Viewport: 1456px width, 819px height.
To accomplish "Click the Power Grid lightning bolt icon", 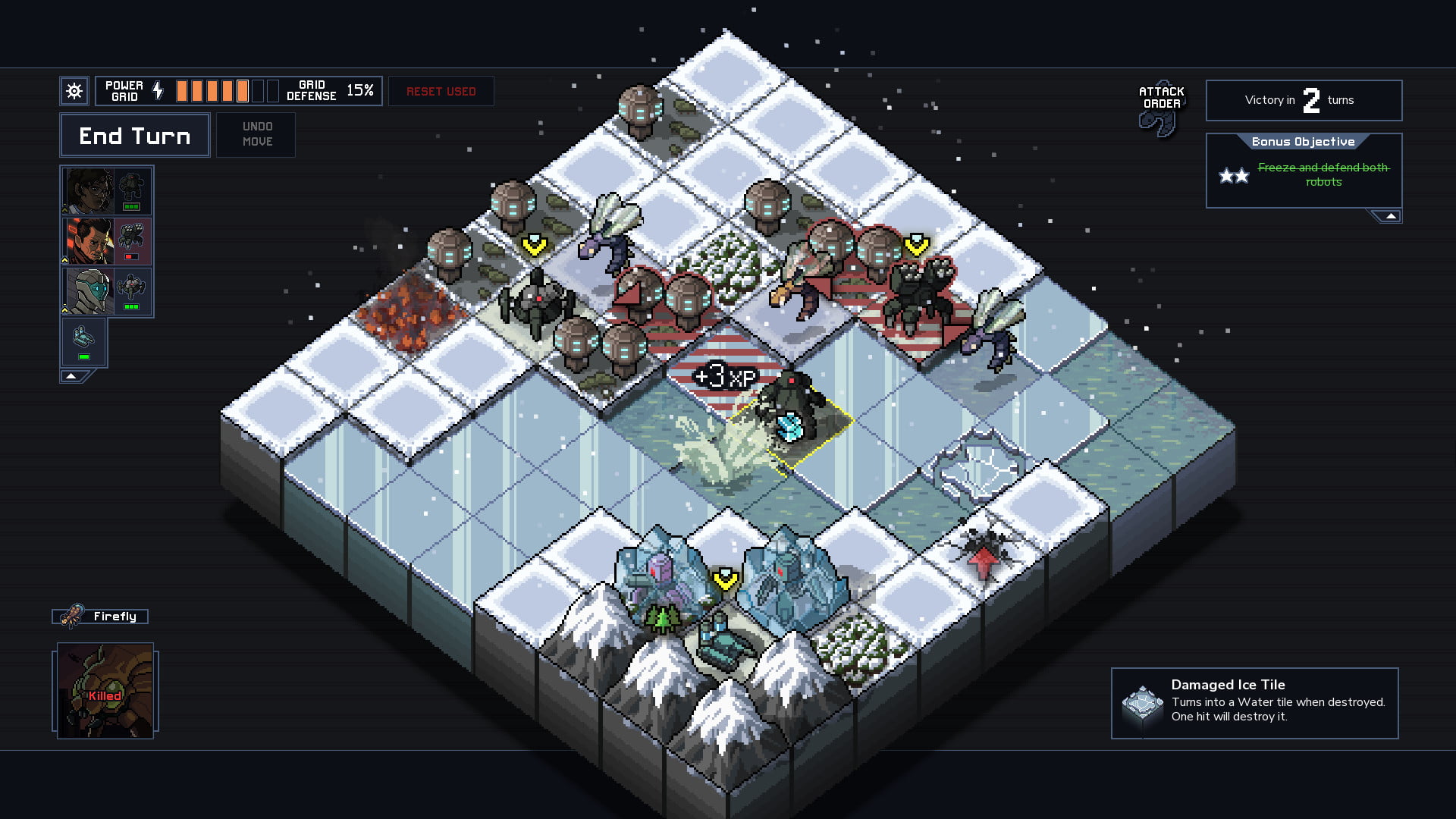I will coord(158,89).
